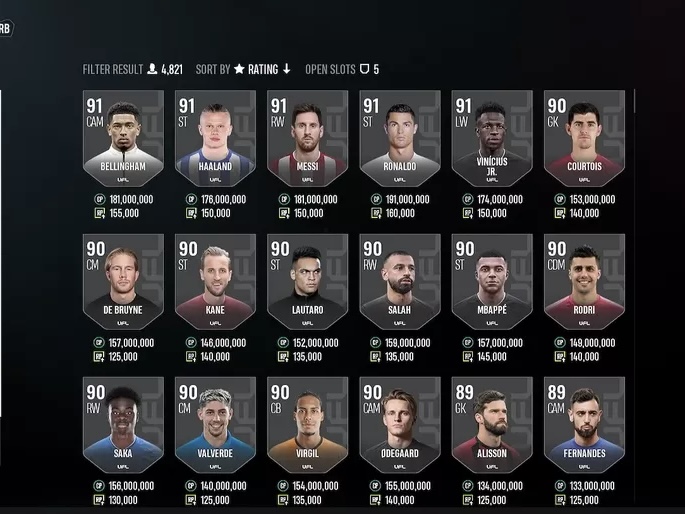
Task: Select the Kane striker card
Action: click(215, 282)
